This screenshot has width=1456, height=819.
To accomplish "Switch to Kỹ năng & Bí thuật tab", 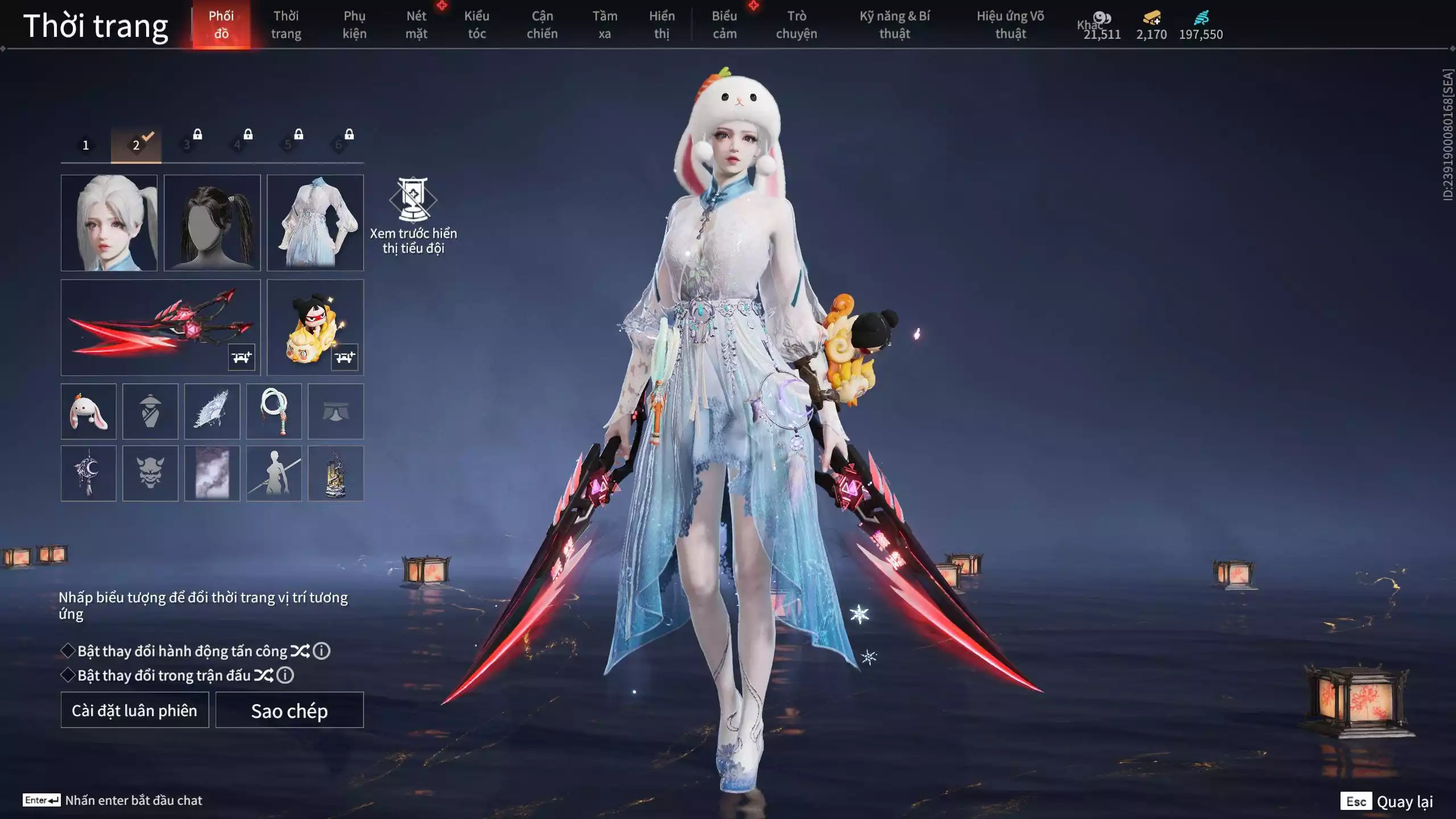I will 895,24.
